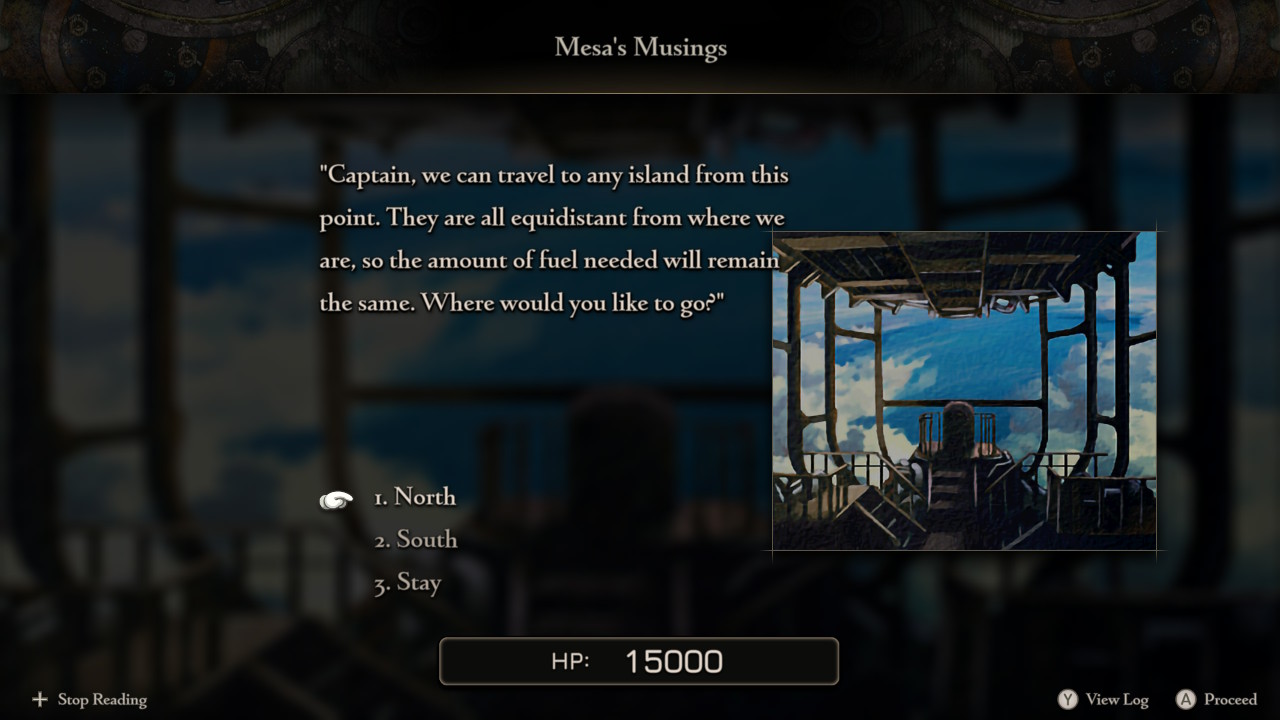Choose the North travel option

click(415, 497)
